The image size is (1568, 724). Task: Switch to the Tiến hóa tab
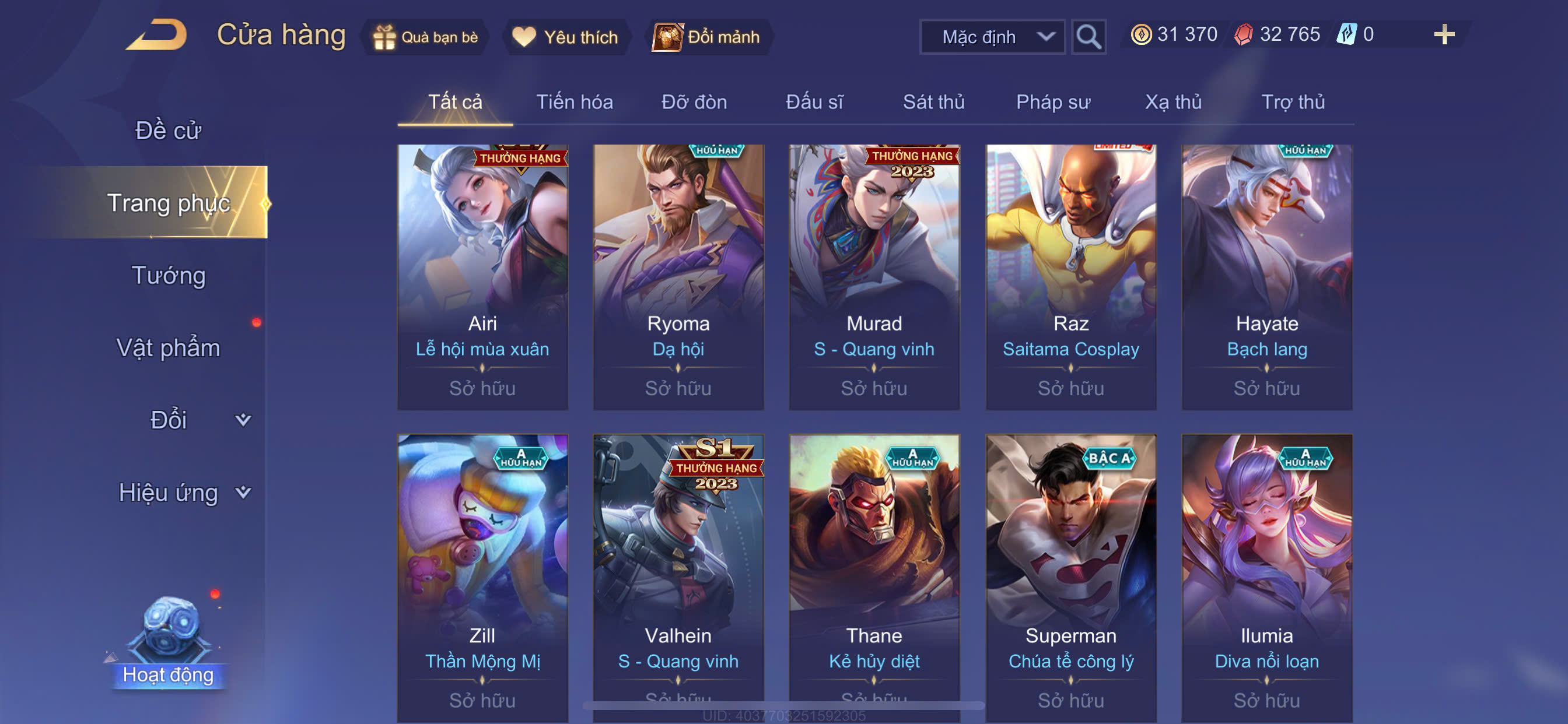pyautogui.click(x=574, y=101)
